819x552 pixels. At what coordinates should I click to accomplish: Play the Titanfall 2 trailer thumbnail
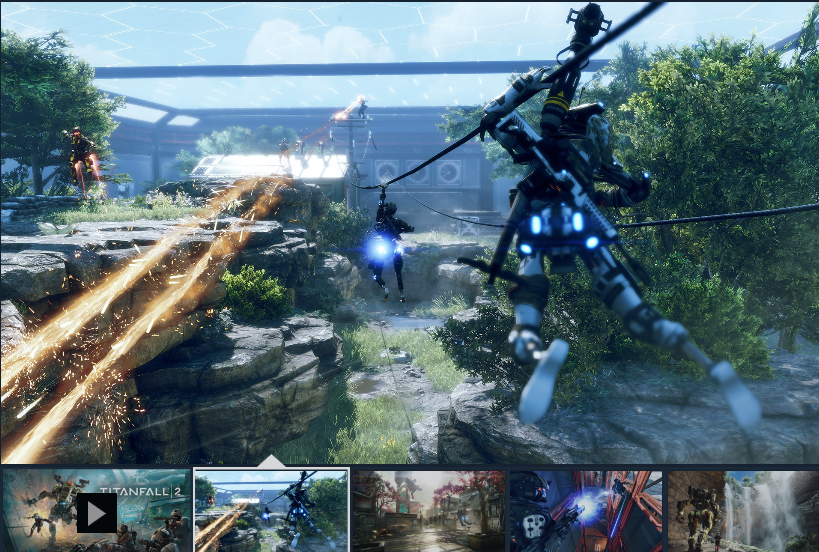(96, 512)
